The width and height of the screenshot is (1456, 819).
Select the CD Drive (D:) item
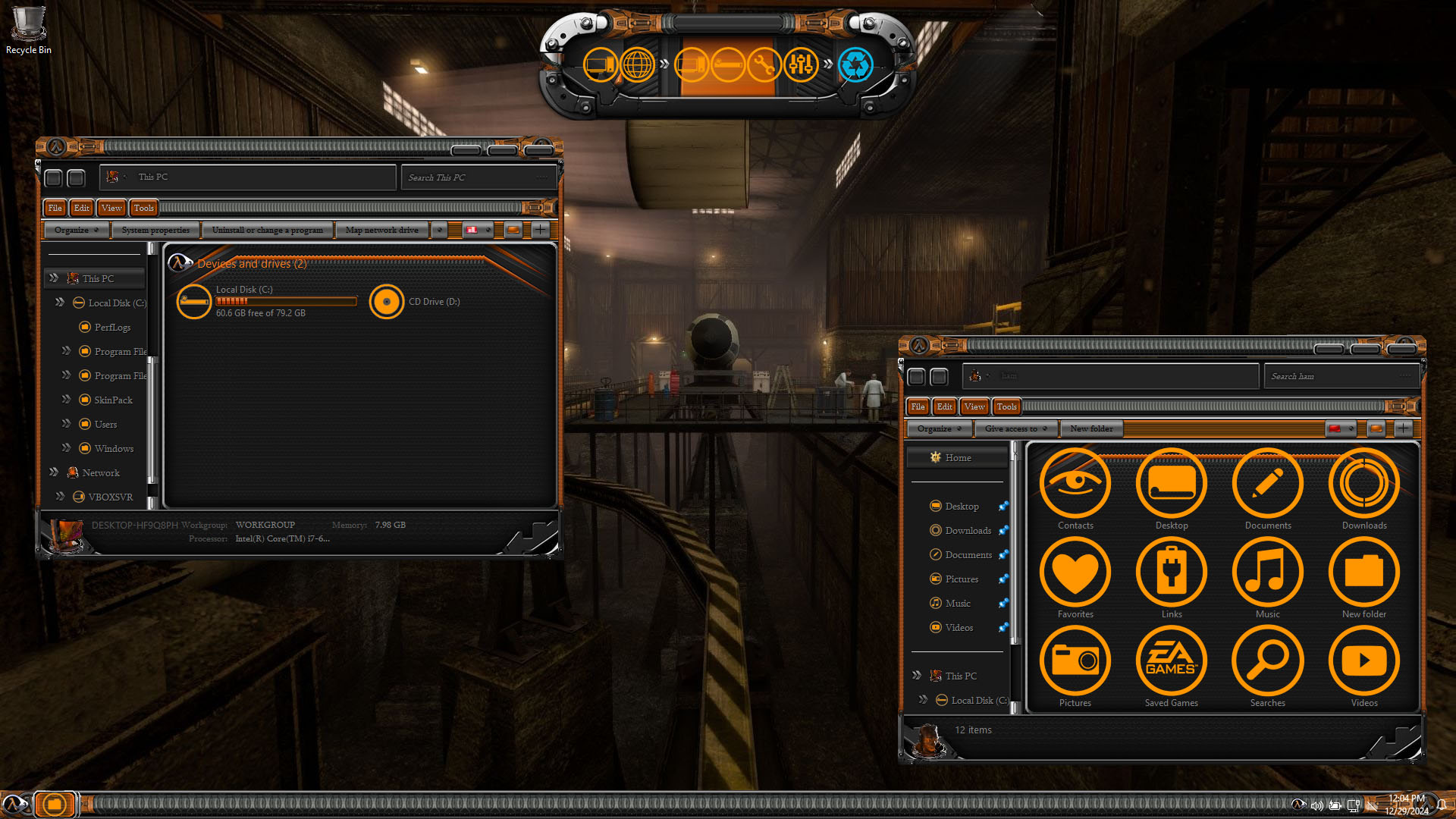click(387, 302)
